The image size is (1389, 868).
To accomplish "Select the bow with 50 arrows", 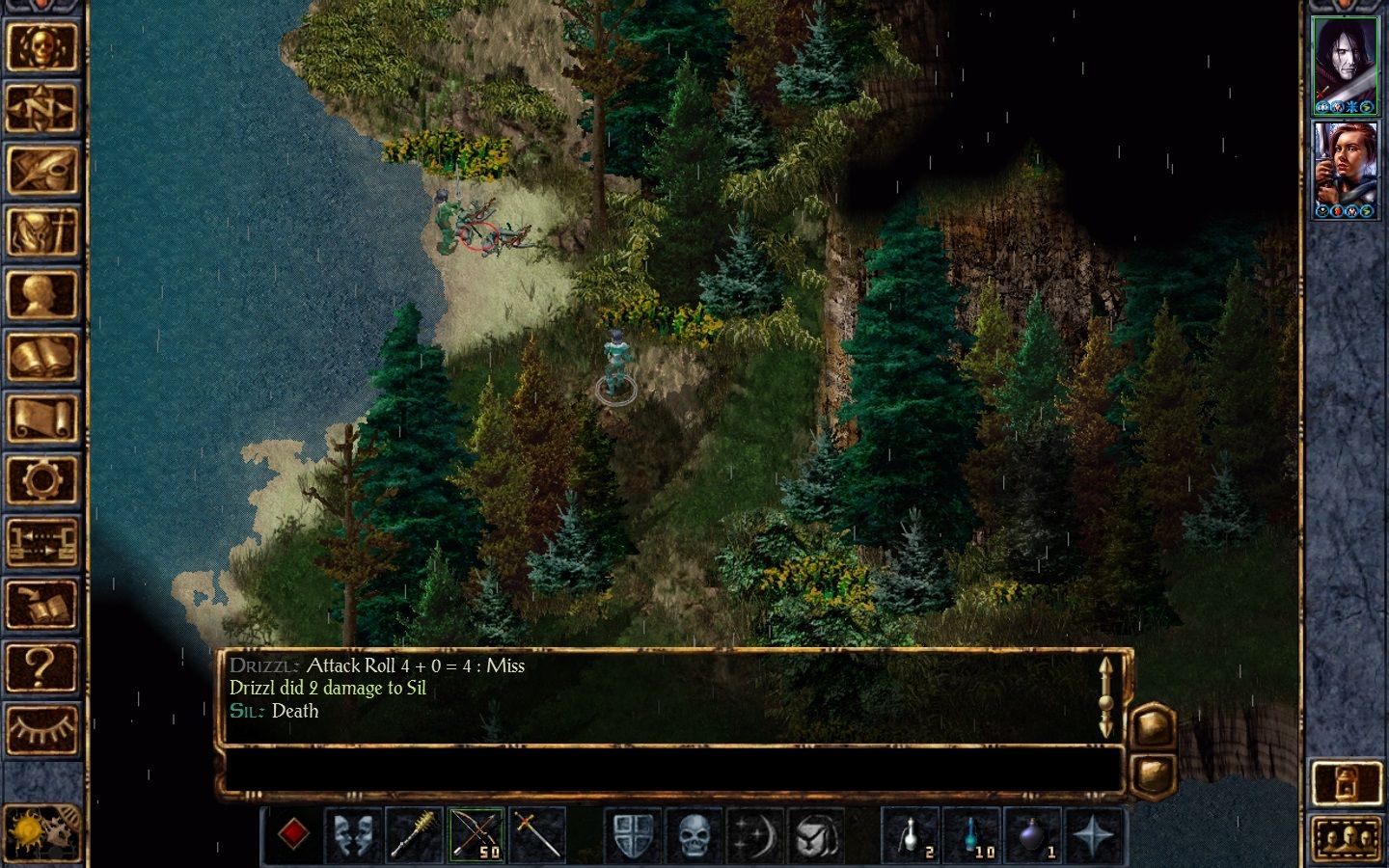I will (x=477, y=834).
